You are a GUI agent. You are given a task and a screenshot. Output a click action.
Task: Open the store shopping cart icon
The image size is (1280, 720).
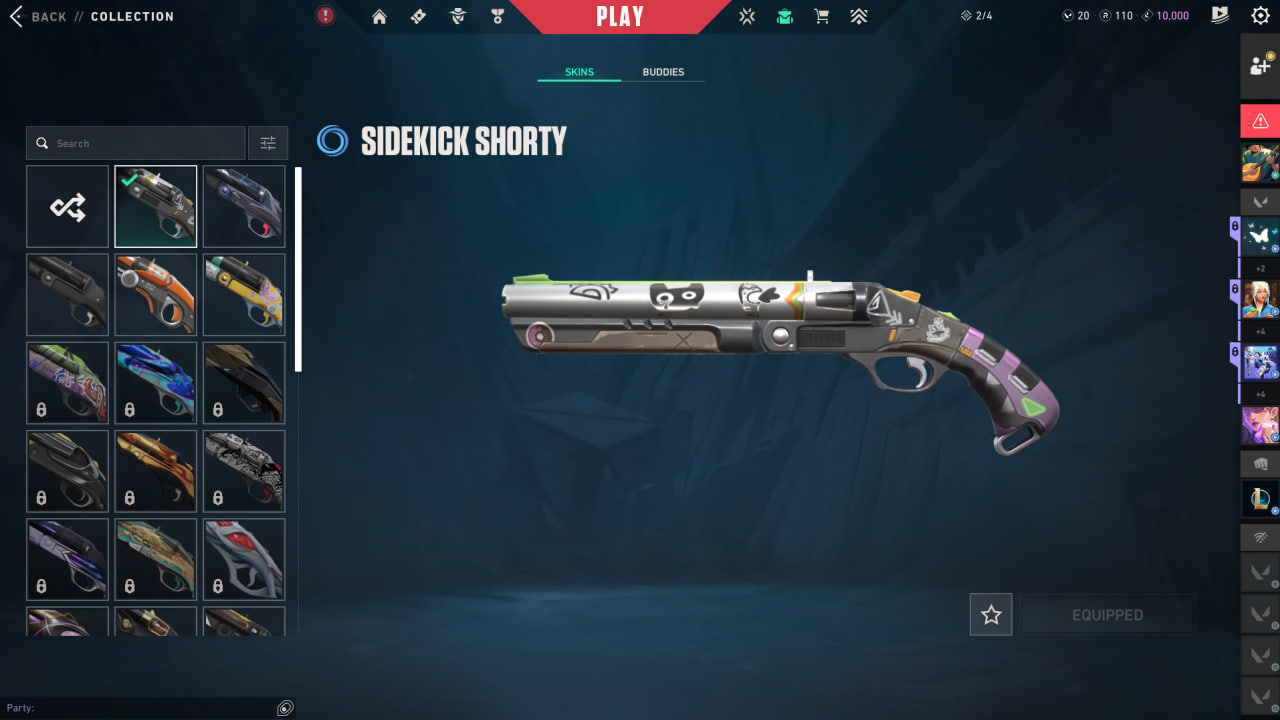click(821, 16)
